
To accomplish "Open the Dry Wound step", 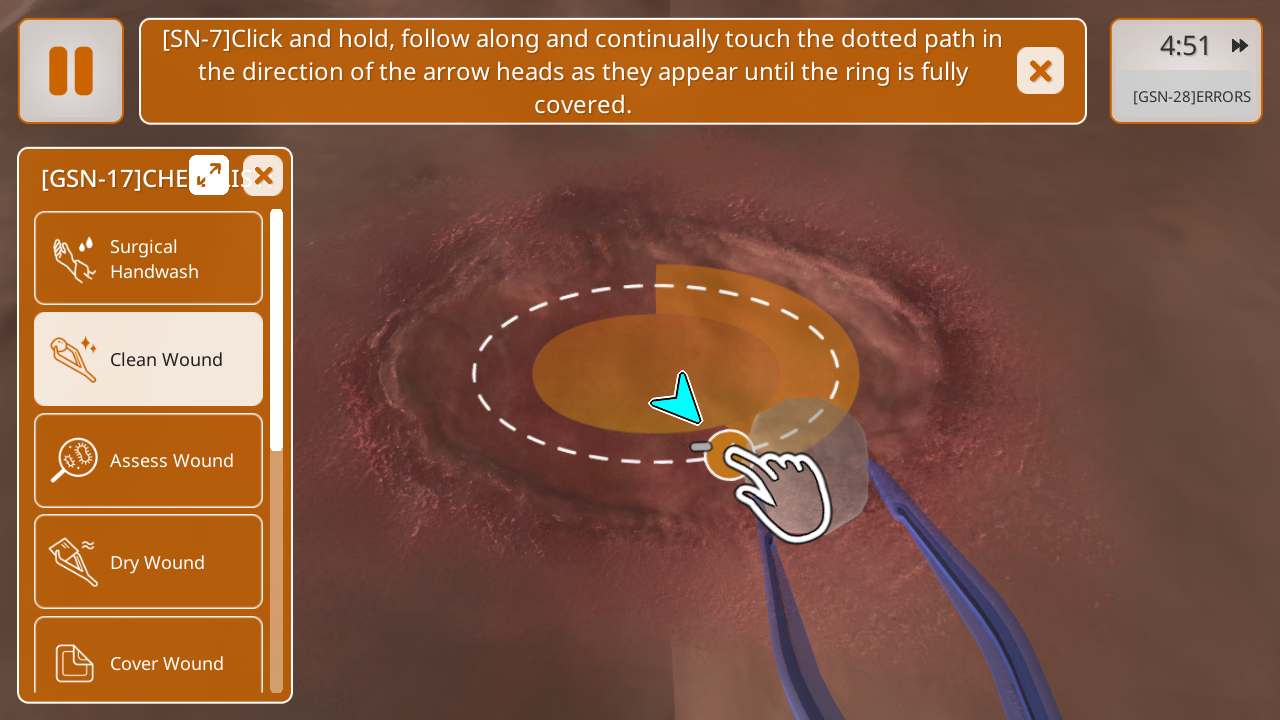I will coord(149,562).
